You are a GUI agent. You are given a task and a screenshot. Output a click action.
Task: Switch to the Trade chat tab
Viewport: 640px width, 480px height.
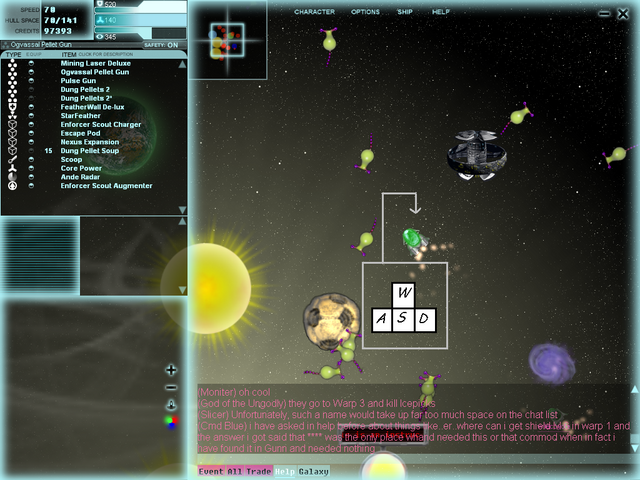pos(259,471)
